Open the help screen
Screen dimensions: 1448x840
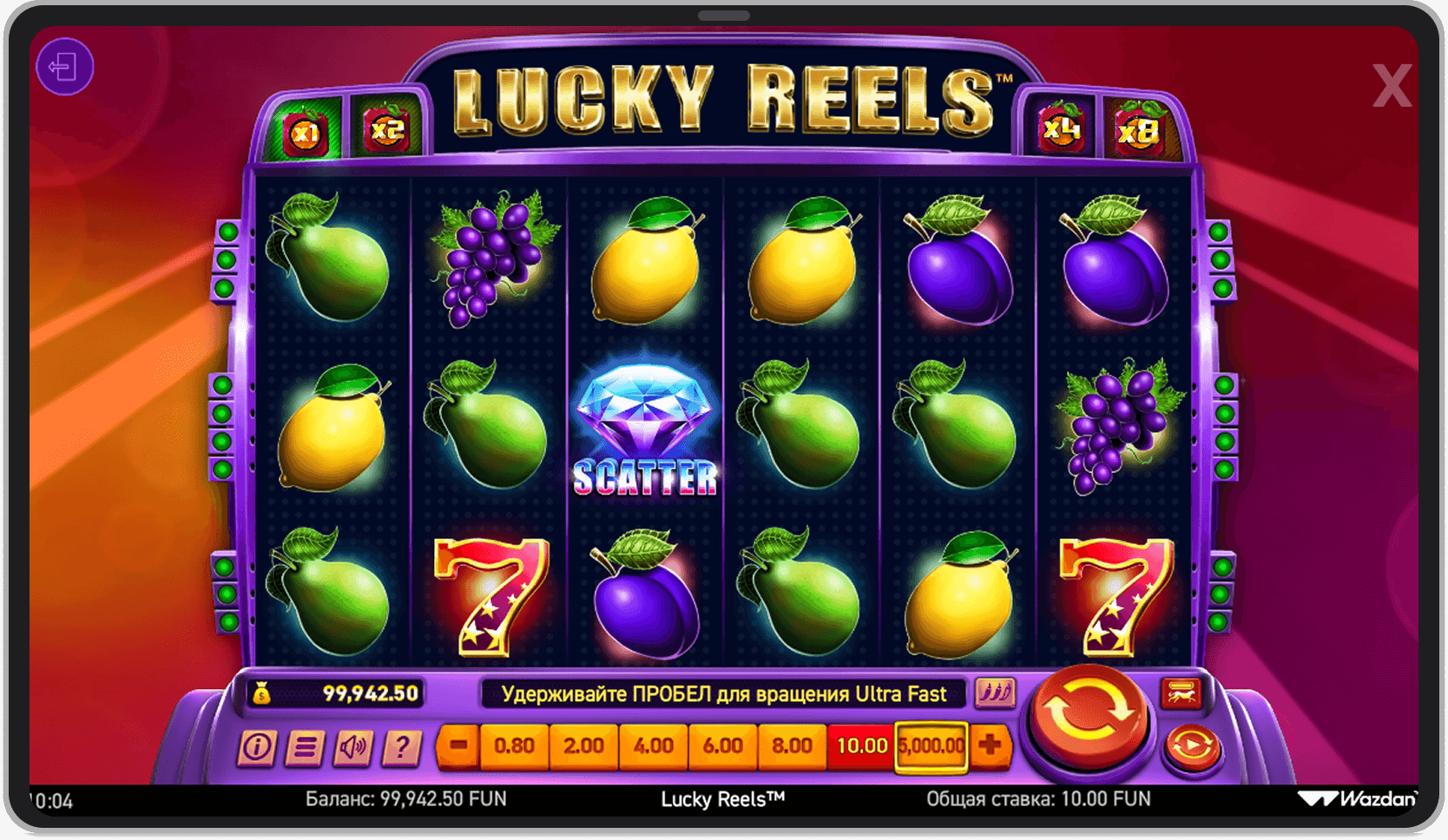[400, 746]
